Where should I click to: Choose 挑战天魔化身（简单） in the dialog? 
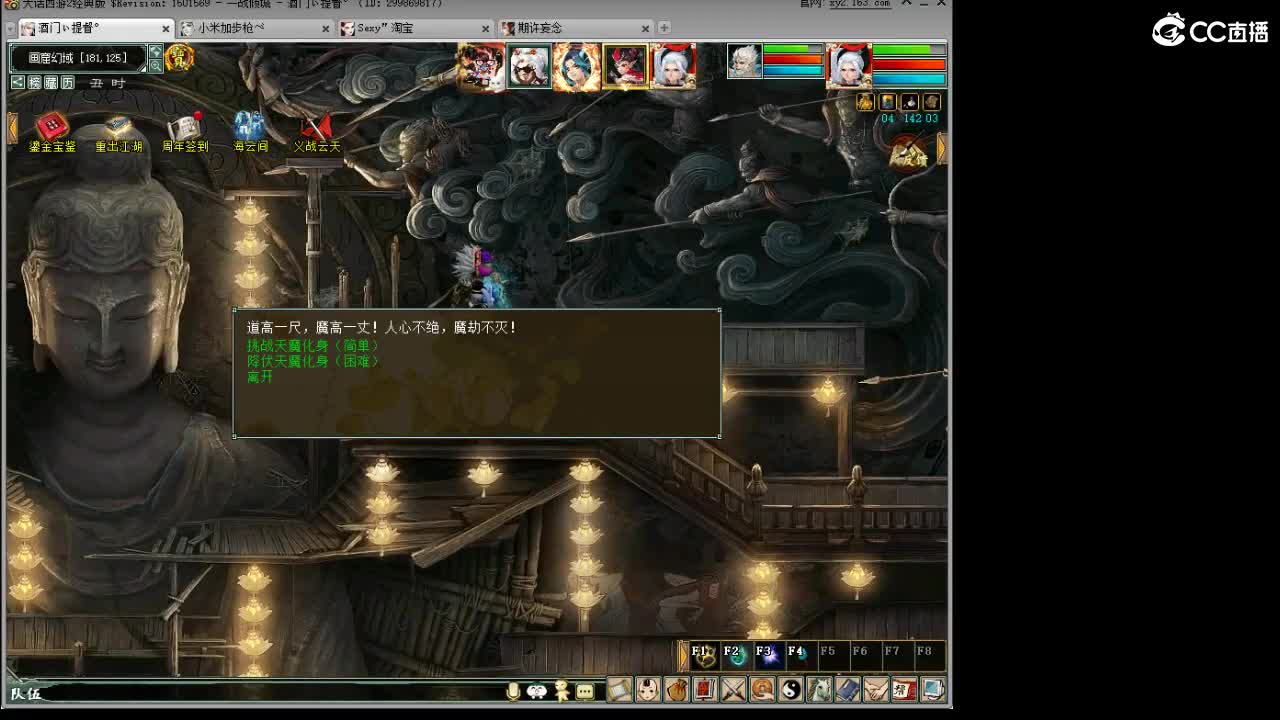coord(313,344)
